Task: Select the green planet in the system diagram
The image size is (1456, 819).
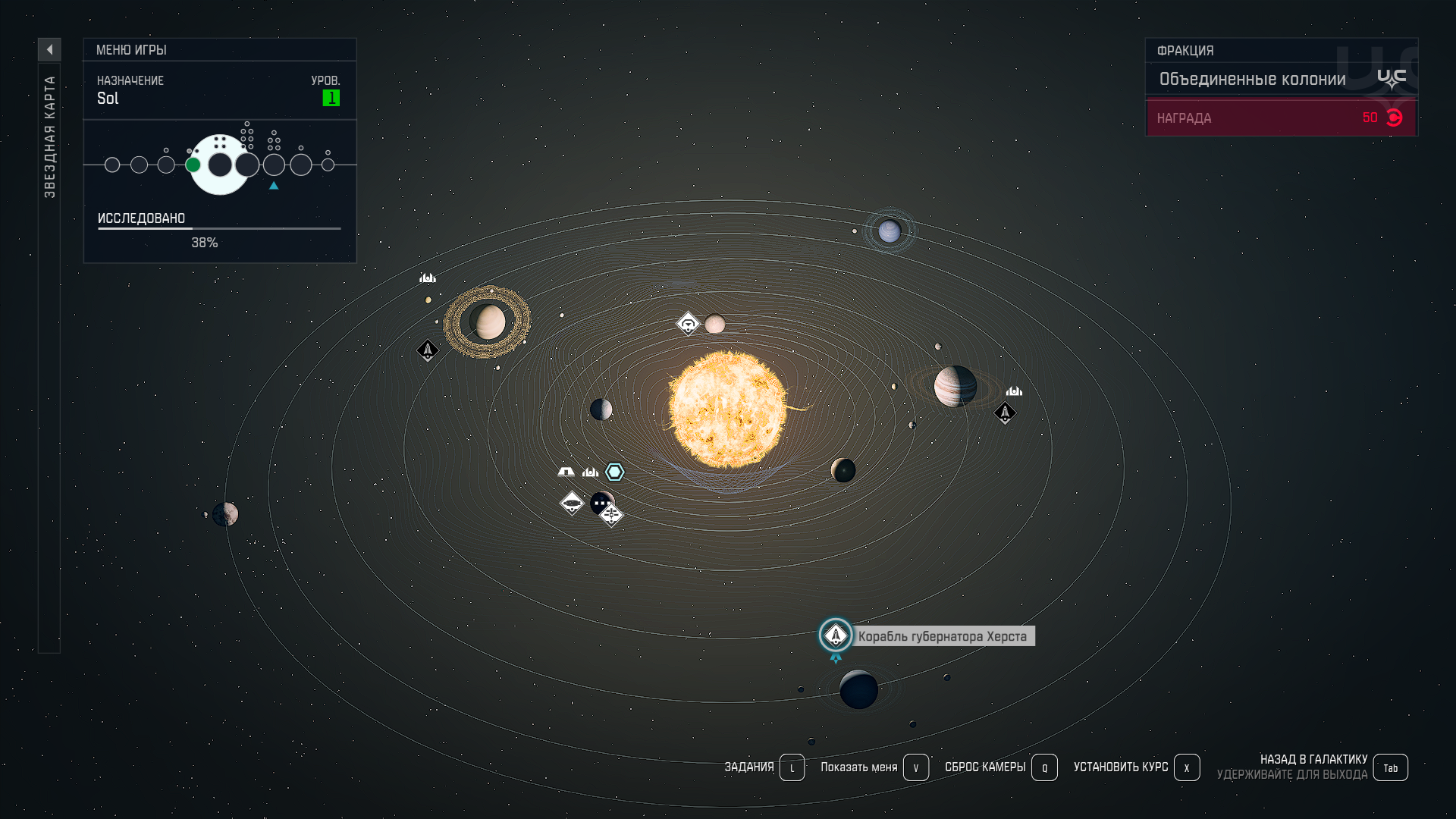Action: coord(193,165)
